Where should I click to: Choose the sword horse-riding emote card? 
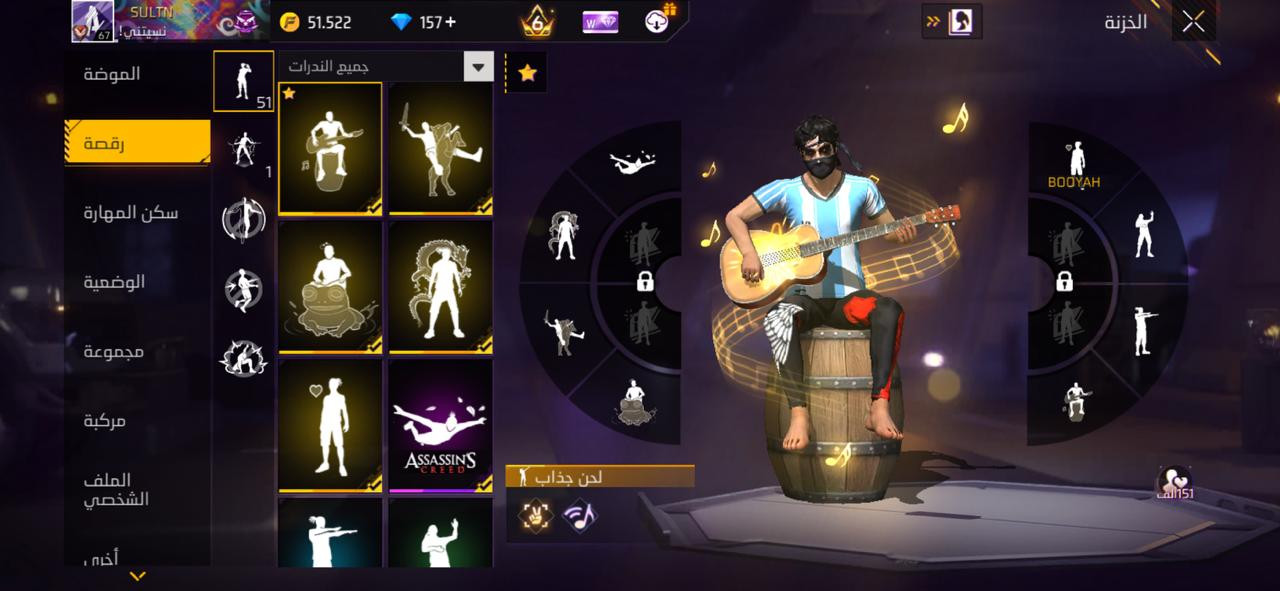440,148
